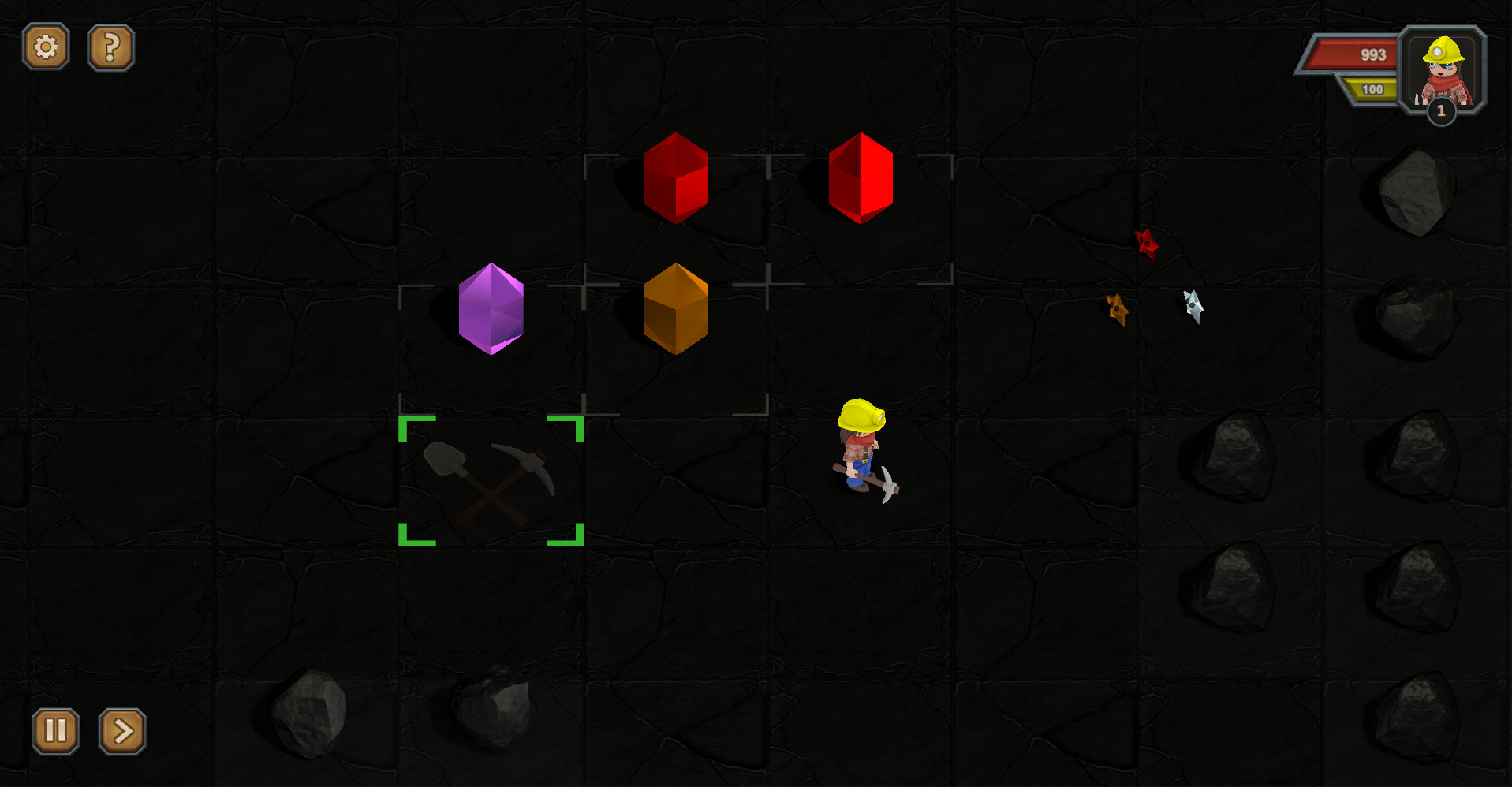
Task: Click the yellow 100 energy bar
Action: [x=1370, y=89]
